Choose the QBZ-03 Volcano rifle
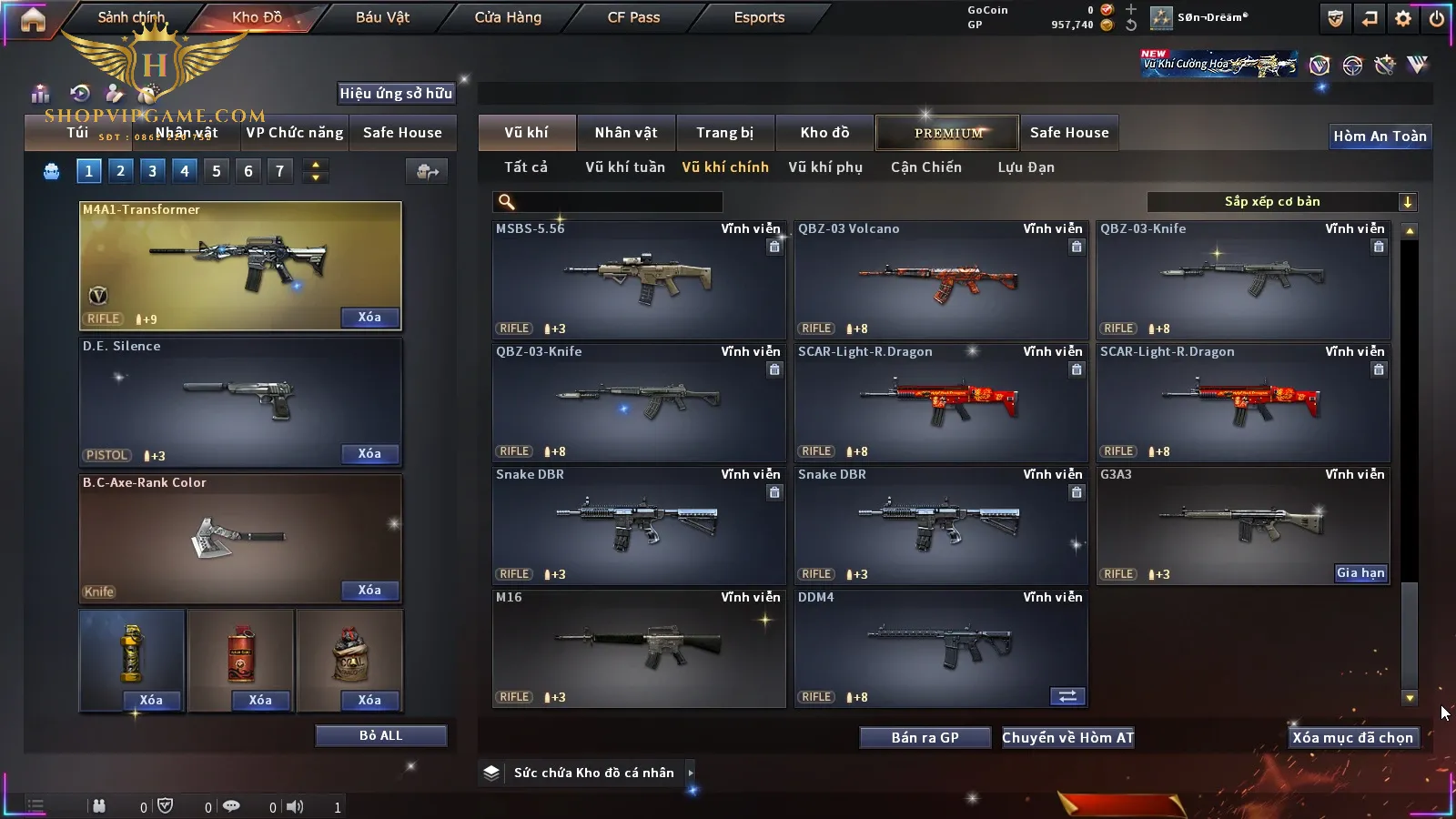This screenshot has width=1456, height=819. click(940, 279)
